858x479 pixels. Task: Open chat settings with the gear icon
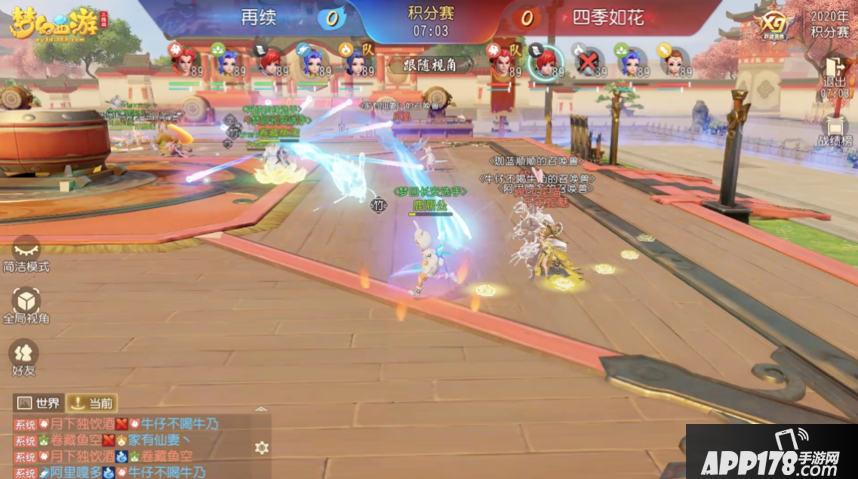pyautogui.click(x=261, y=447)
